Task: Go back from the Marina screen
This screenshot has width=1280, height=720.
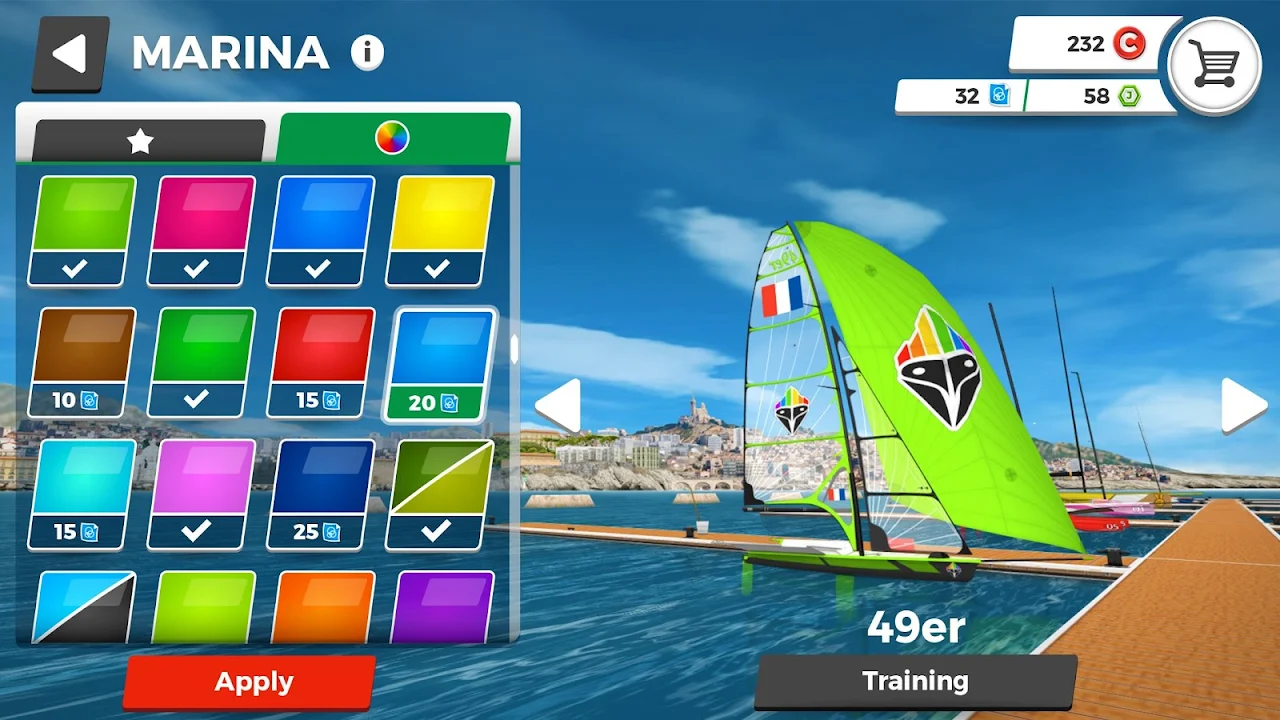Action: [x=70, y=53]
